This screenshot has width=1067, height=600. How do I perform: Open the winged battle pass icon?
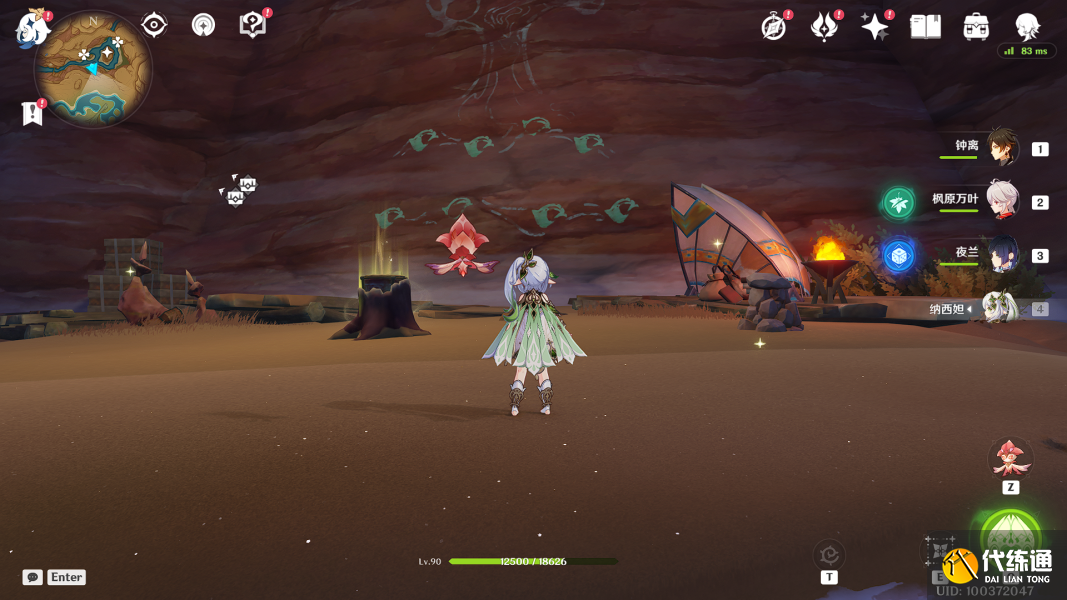(824, 27)
